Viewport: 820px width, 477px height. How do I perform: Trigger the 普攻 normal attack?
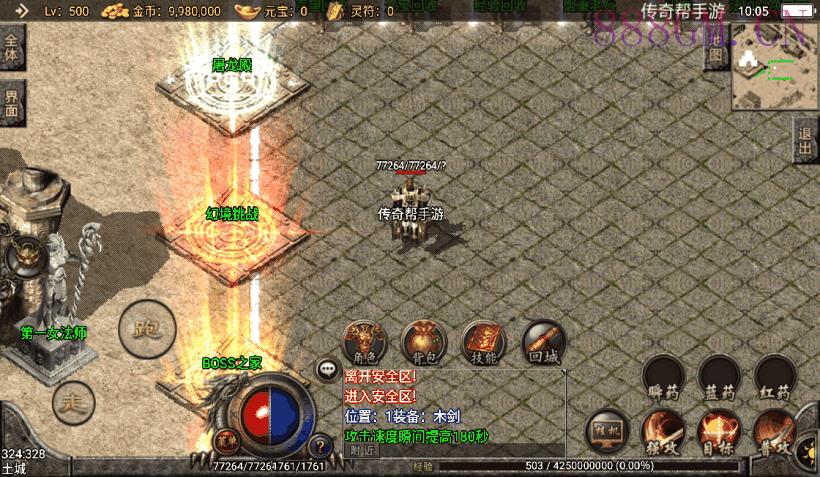coord(774,432)
